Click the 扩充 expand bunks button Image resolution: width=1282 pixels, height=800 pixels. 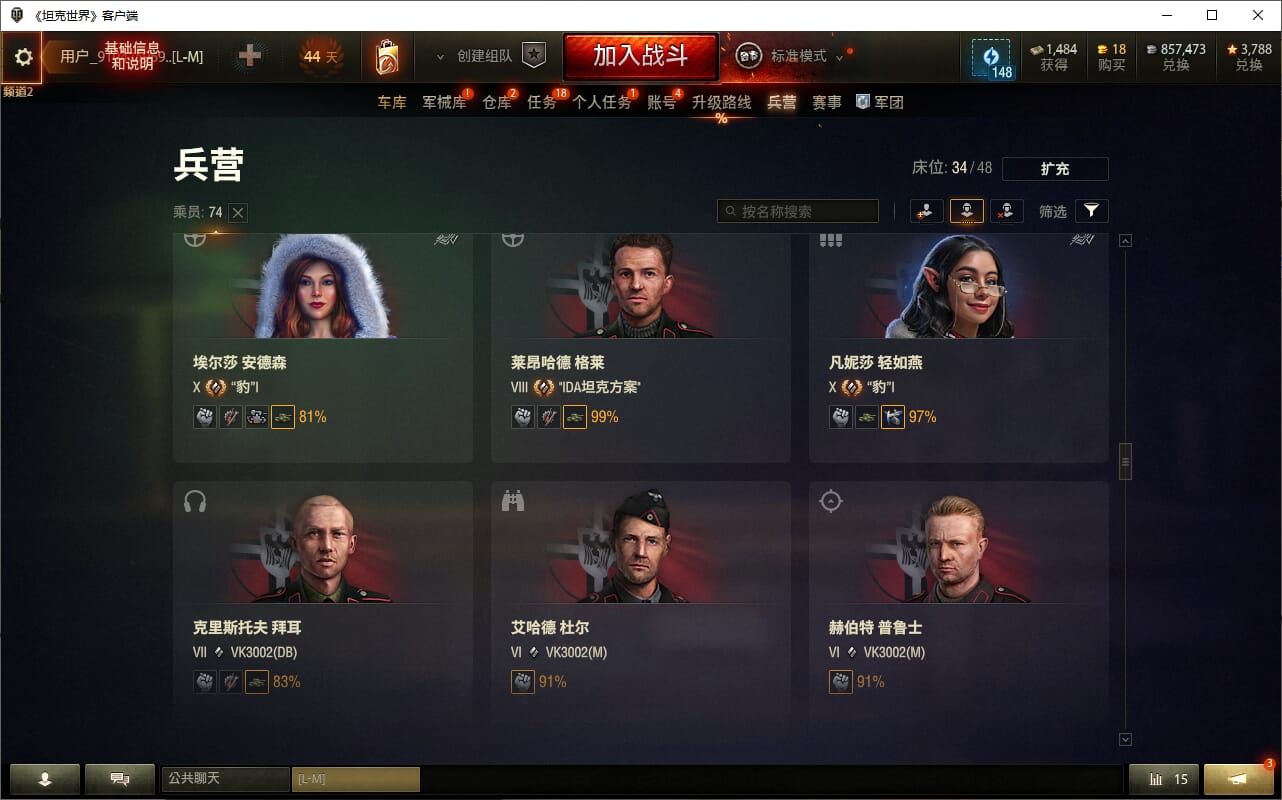coord(1055,169)
